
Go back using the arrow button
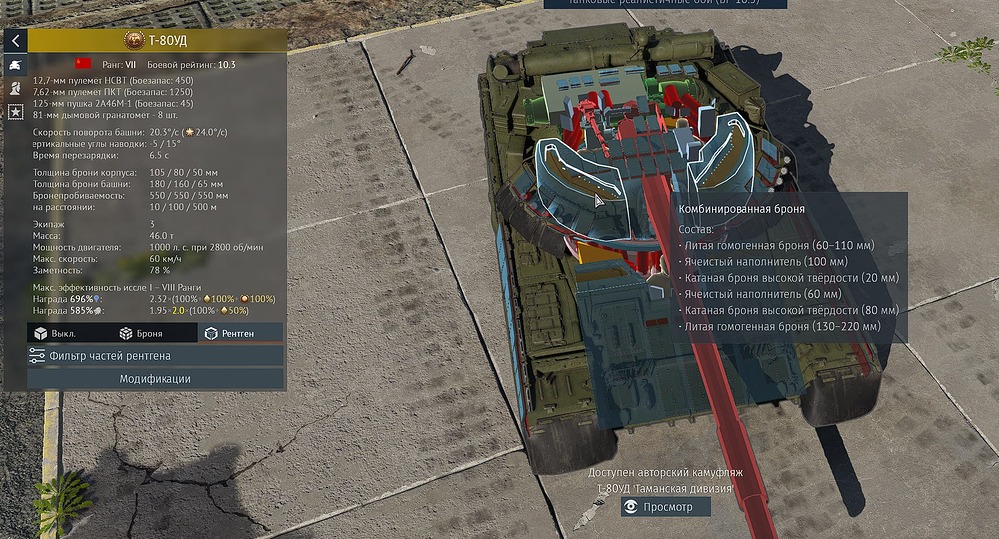click(15, 40)
